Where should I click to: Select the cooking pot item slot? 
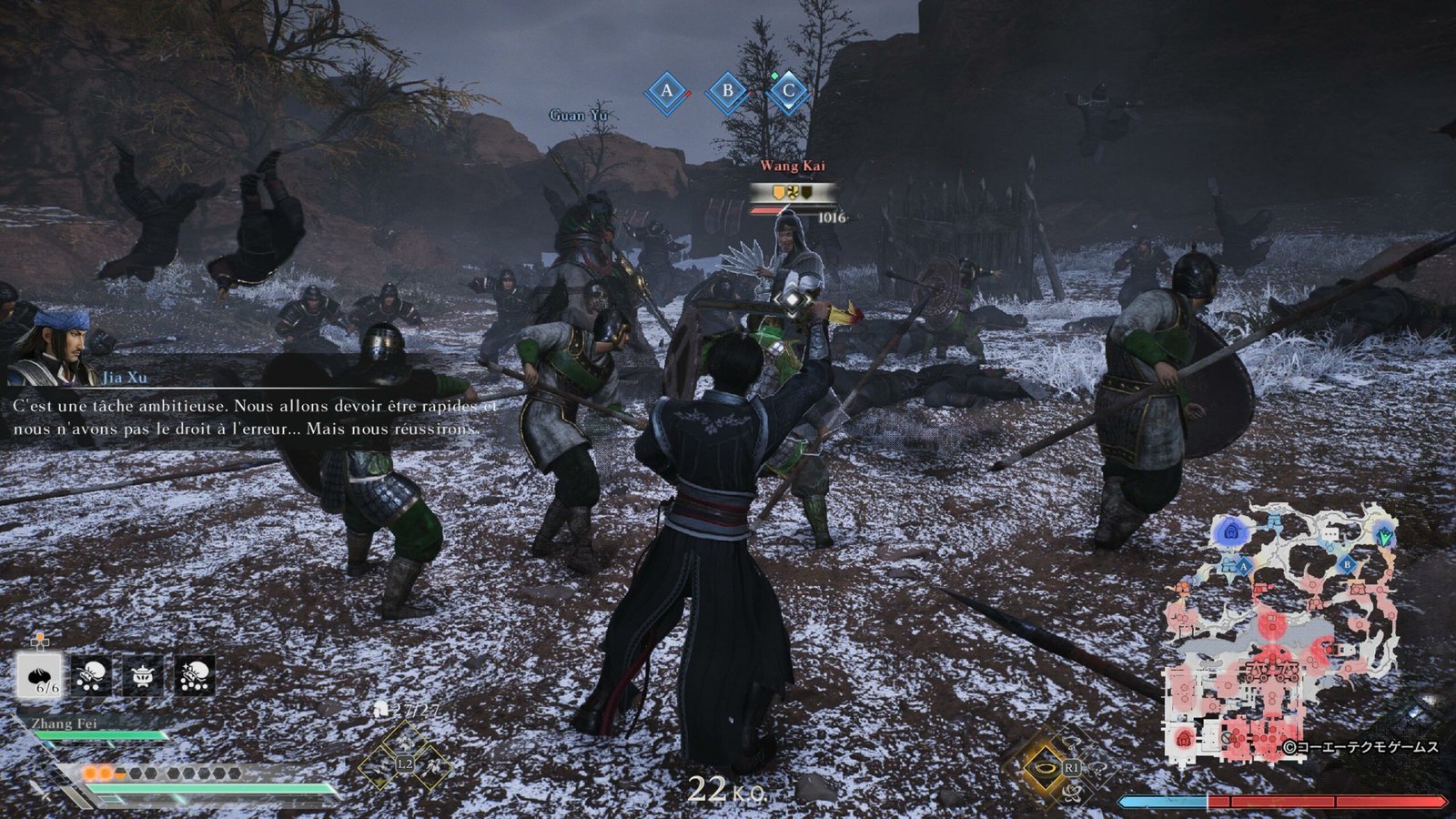(x=143, y=675)
